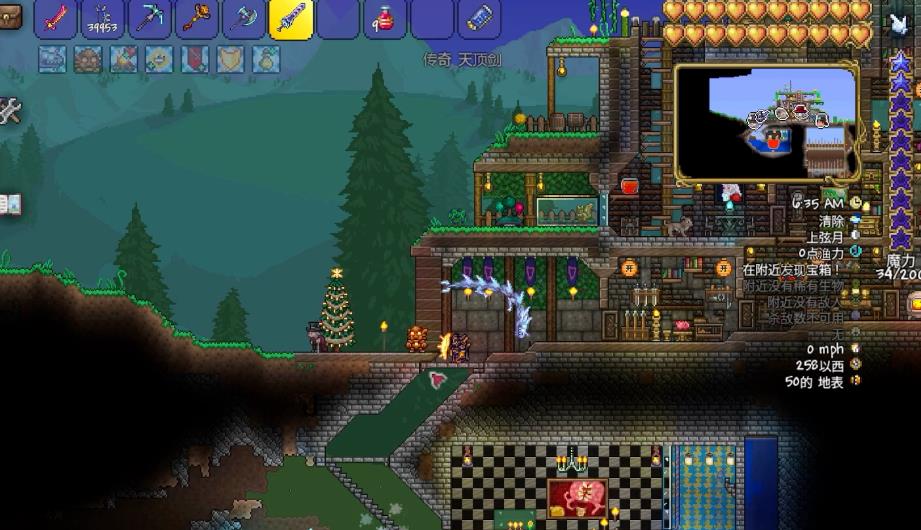Select the red sword hotbar slot

click(56, 19)
